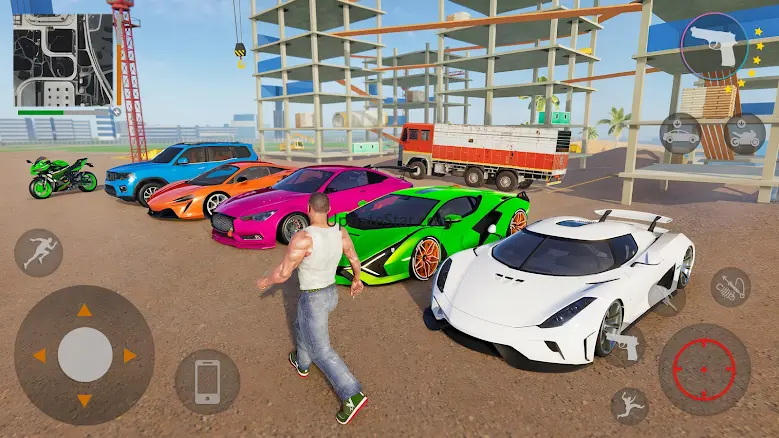779x438 pixels.
Task: Tap the up arrow on the joystick
Action: [x=85, y=310]
